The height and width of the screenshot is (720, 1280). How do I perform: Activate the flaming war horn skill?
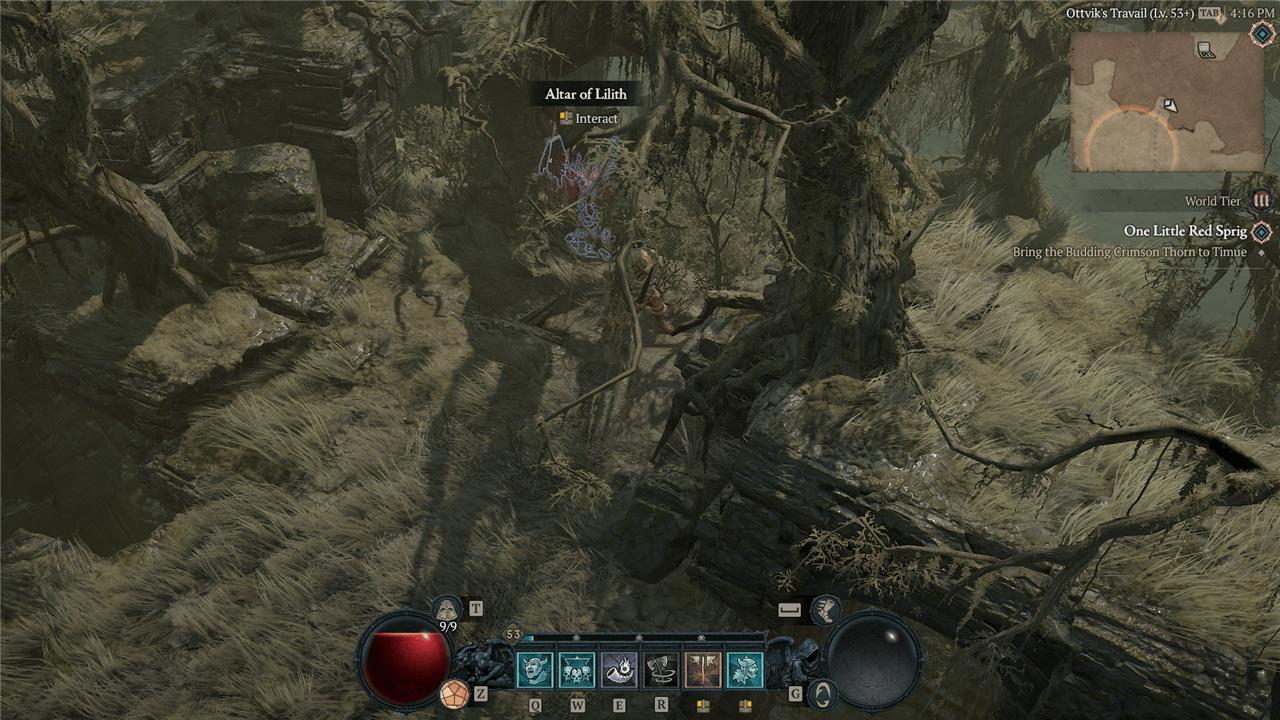point(618,670)
